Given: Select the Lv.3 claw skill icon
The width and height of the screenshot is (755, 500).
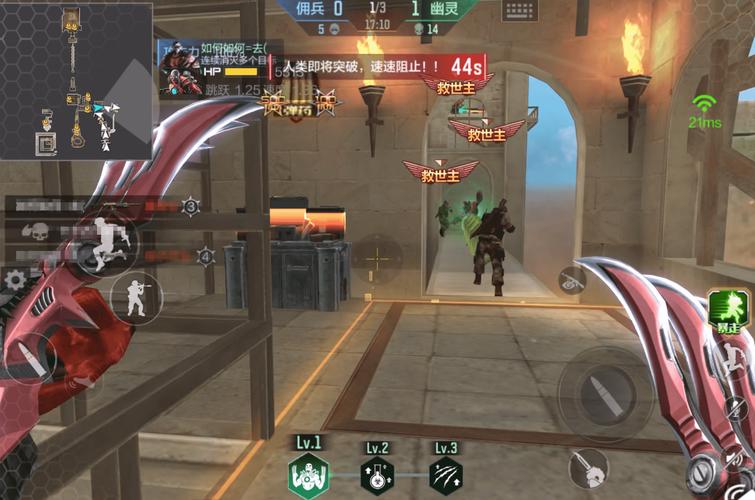Looking at the screenshot, I should 446,475.
